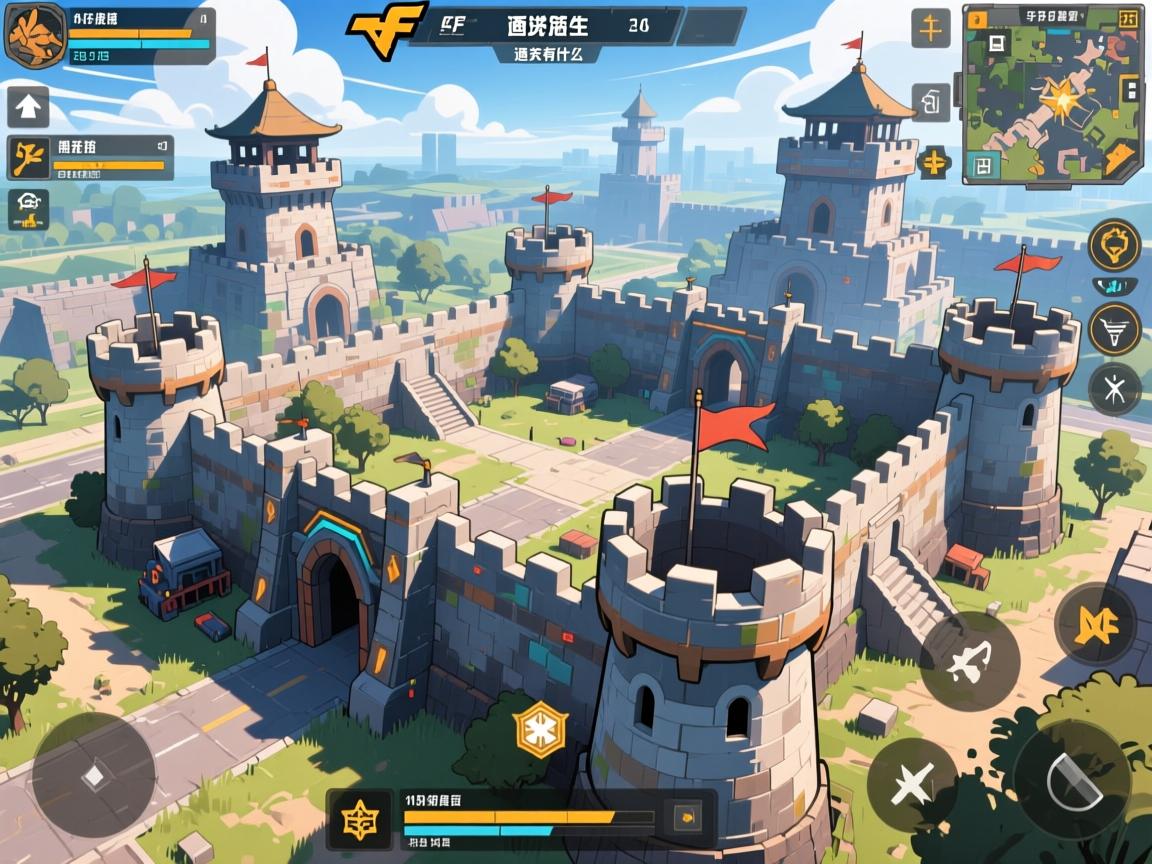Click the white up-arrow button
The height and width of the screenshot is (864, 1152).
pos(28,105)
